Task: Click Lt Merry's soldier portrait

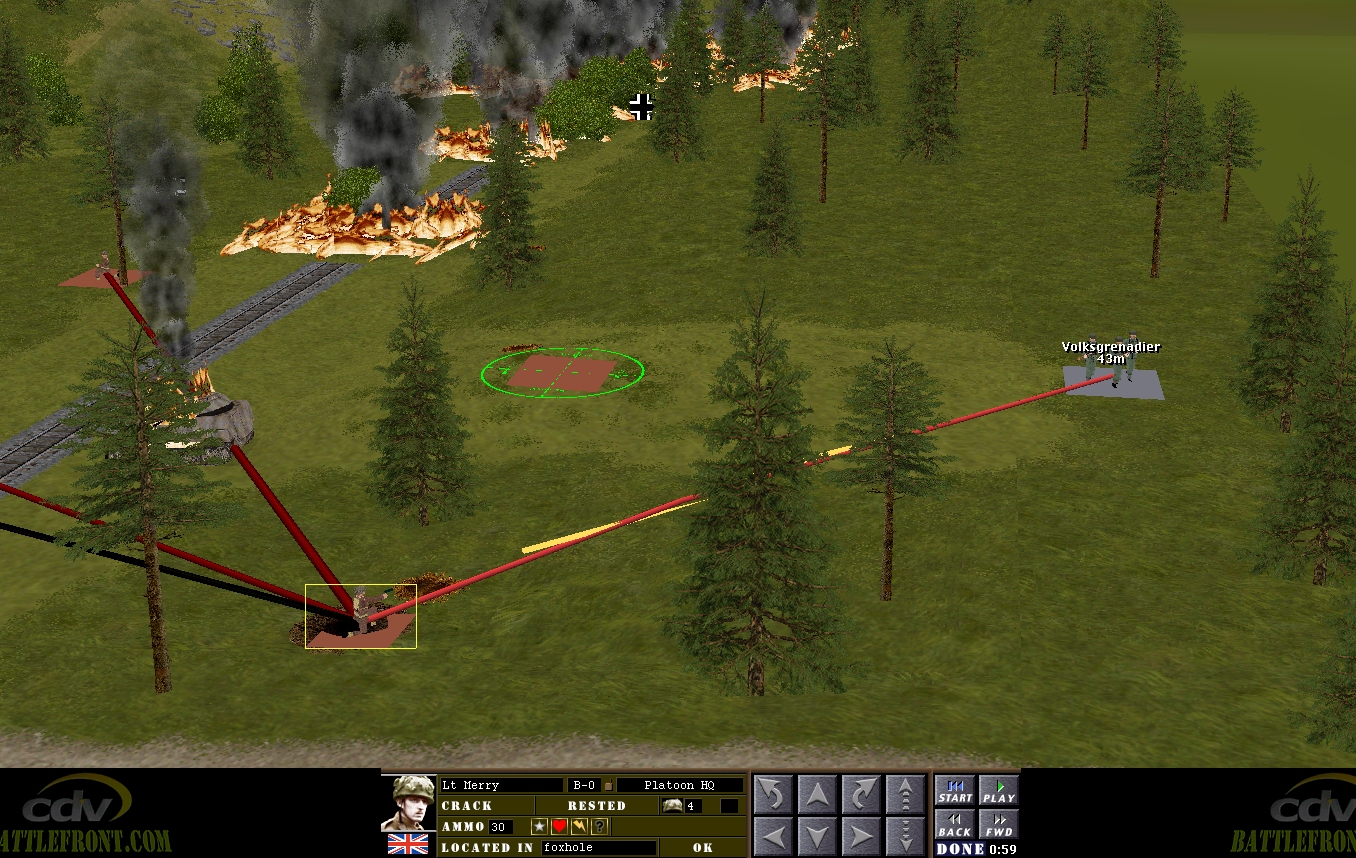Action: pos(408,803)
